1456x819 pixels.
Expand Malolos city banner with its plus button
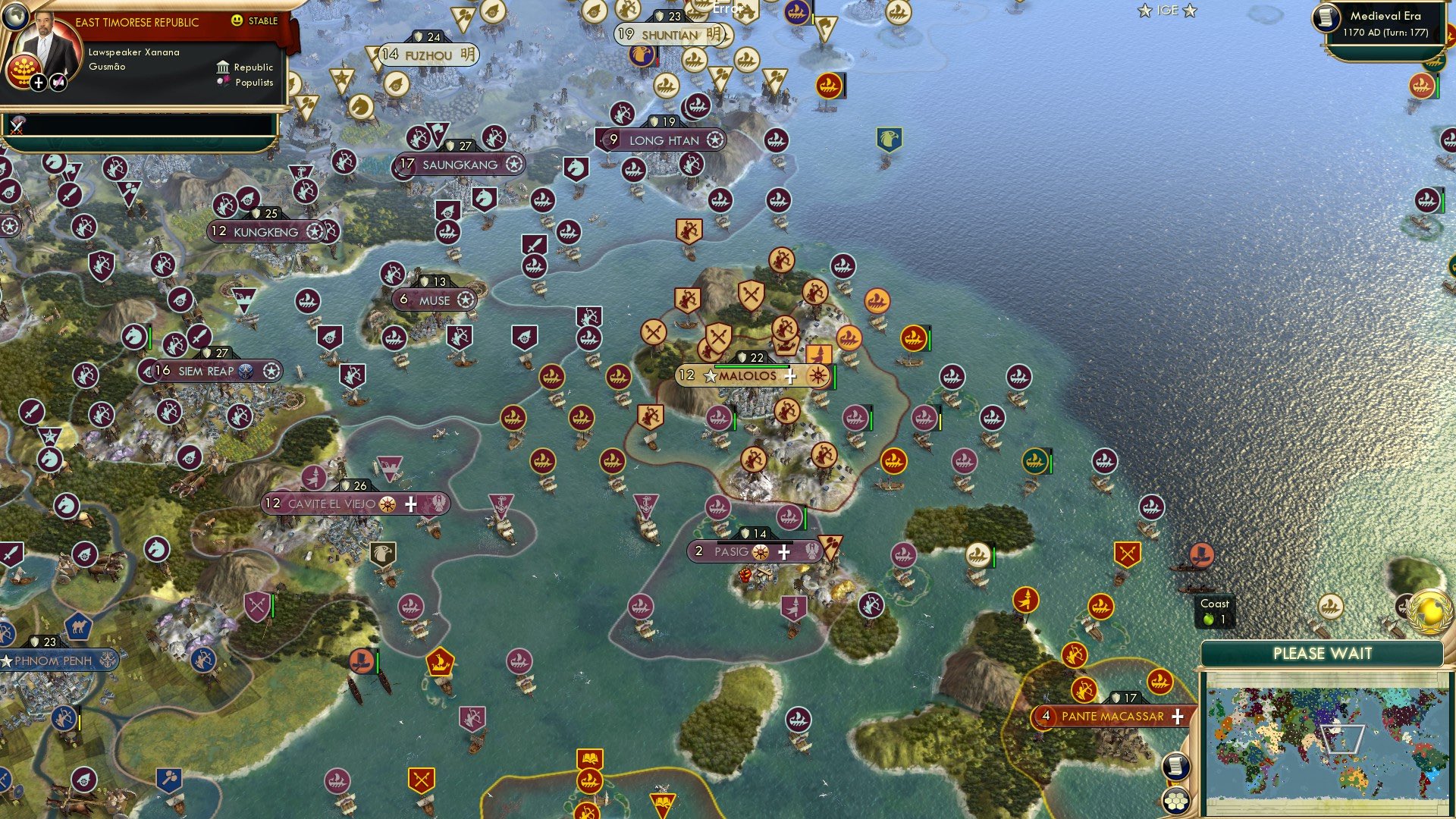click(x=790, y=377)
